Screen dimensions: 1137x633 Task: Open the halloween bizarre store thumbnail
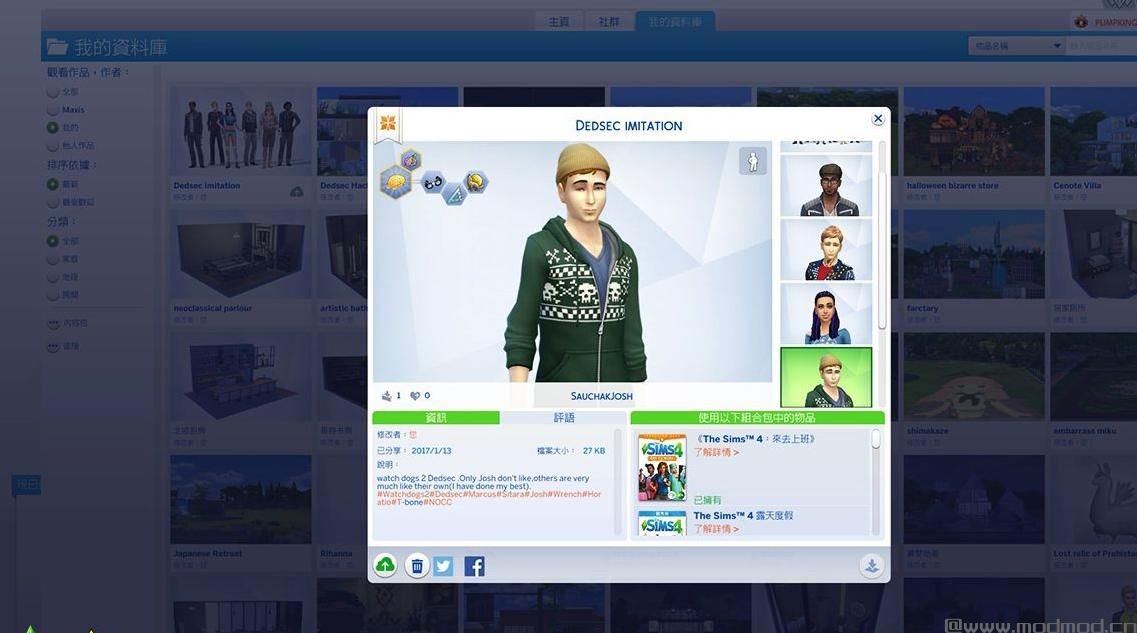point(974,132)
